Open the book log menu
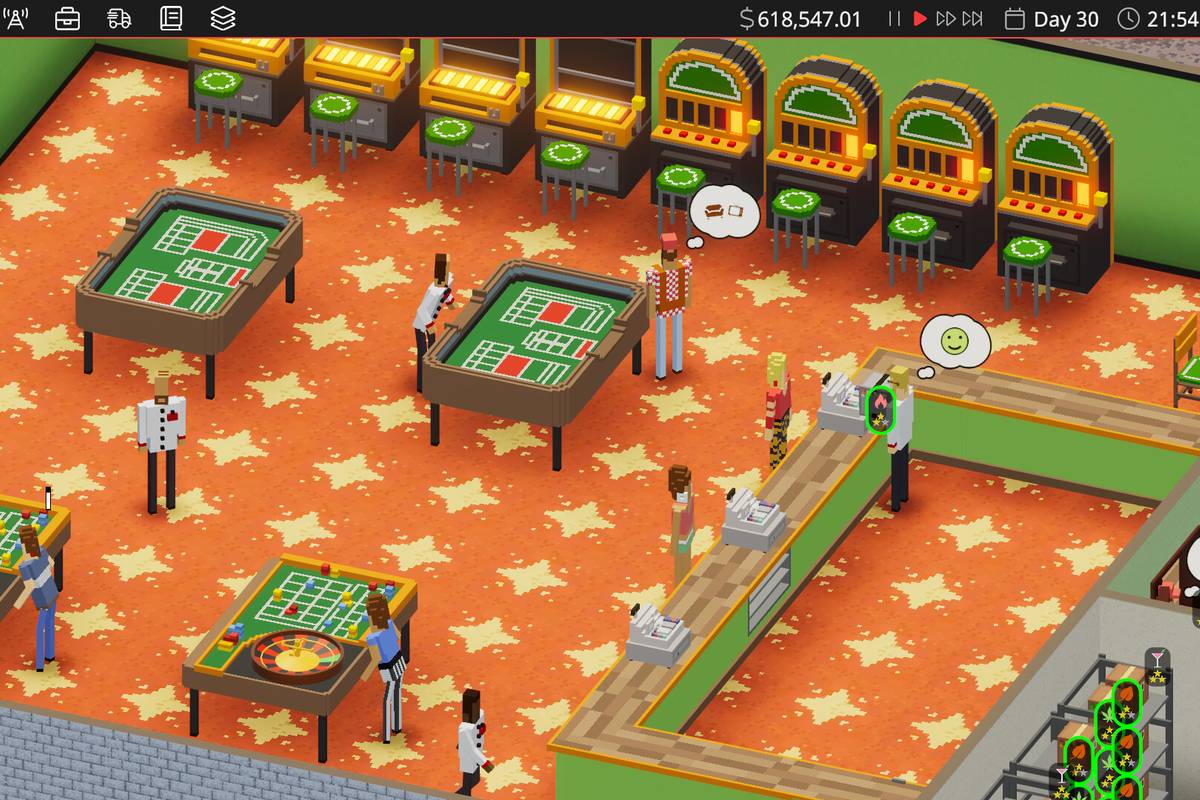The image size is (1200, 800). tap(171, 18)
